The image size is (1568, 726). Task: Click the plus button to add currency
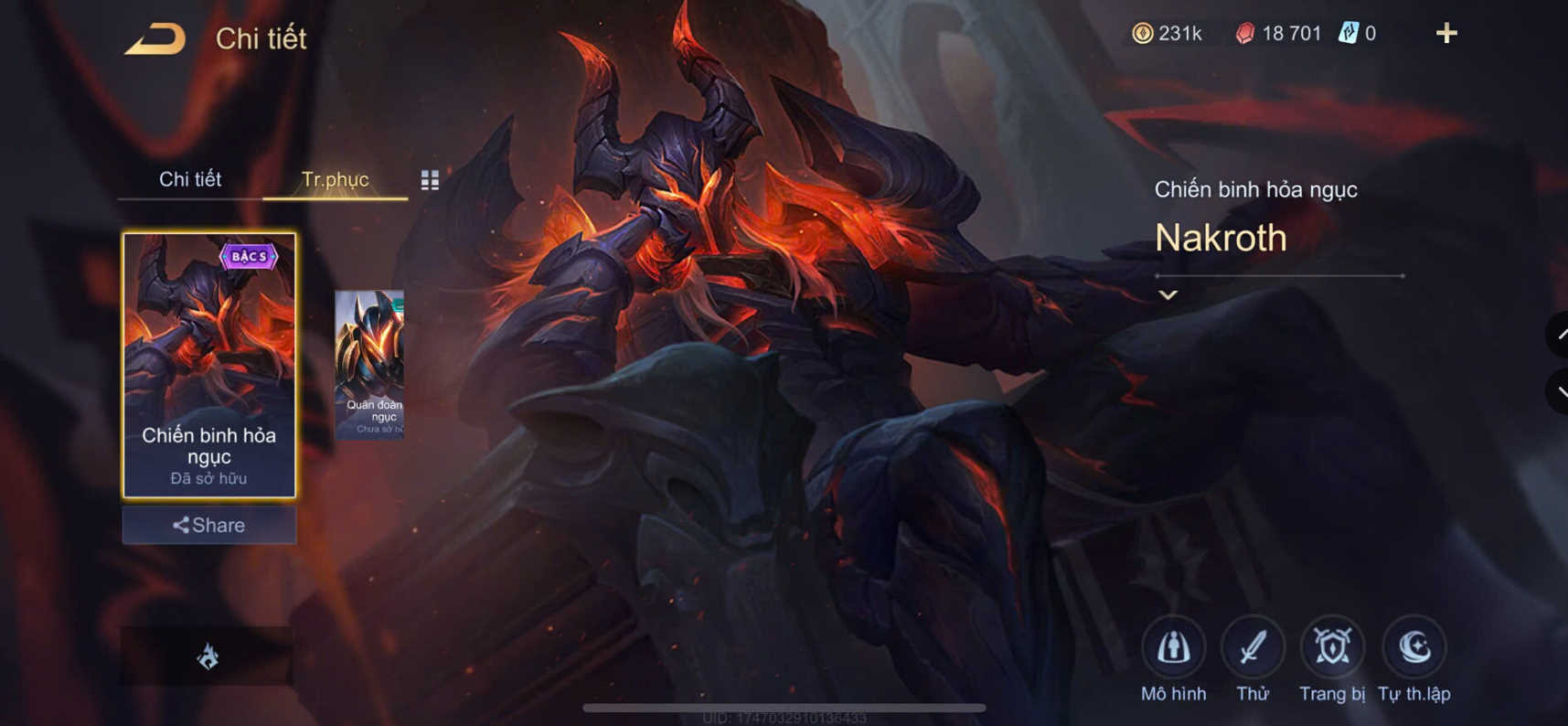click(1446, 33)
